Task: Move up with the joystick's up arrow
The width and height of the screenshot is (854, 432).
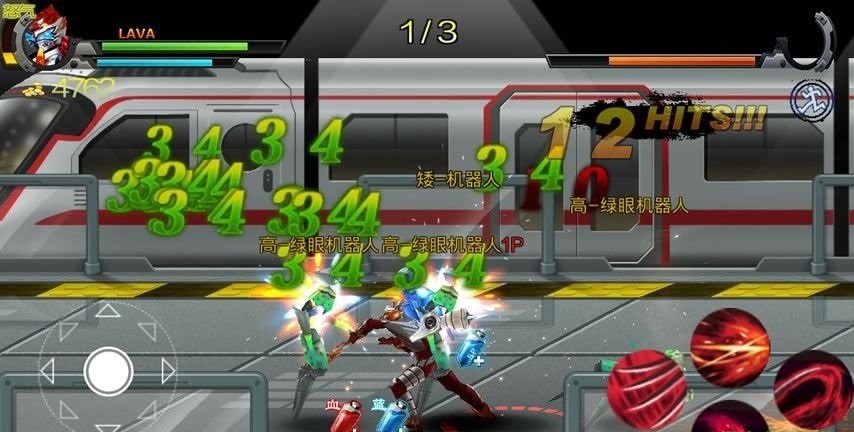Action: pyautogui.click(x=107, y=313)
